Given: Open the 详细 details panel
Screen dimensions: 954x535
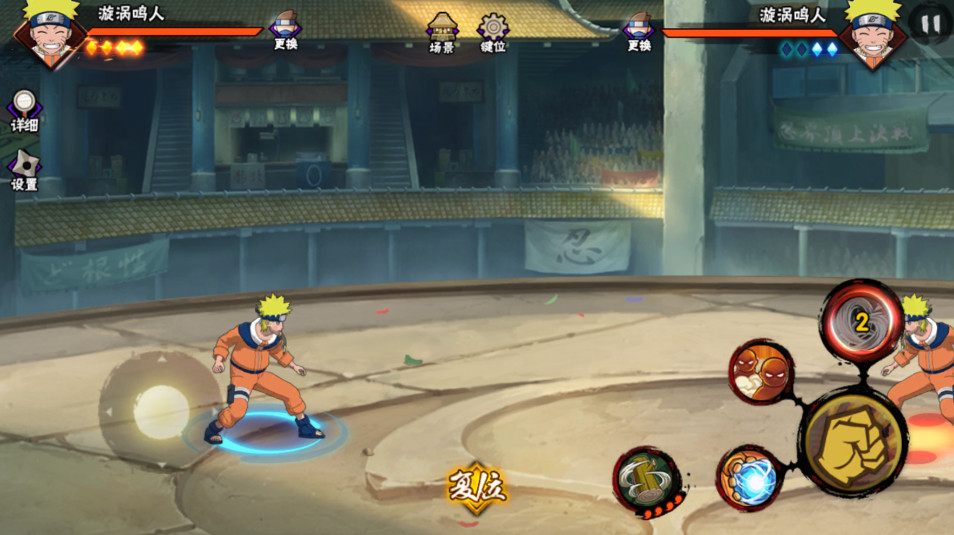Looking at the screenshot, I should coord(24,110).
